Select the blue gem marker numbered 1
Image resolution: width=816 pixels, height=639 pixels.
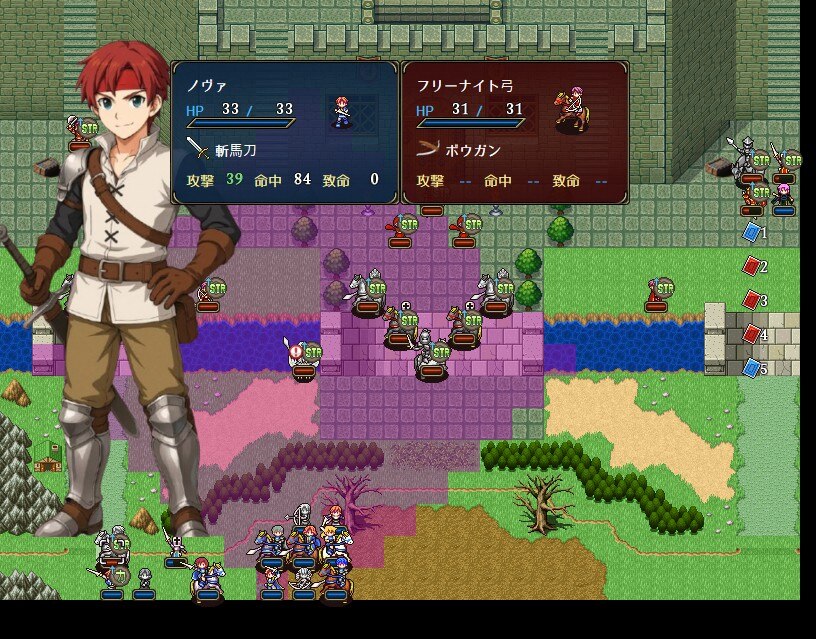click(751, 232)
